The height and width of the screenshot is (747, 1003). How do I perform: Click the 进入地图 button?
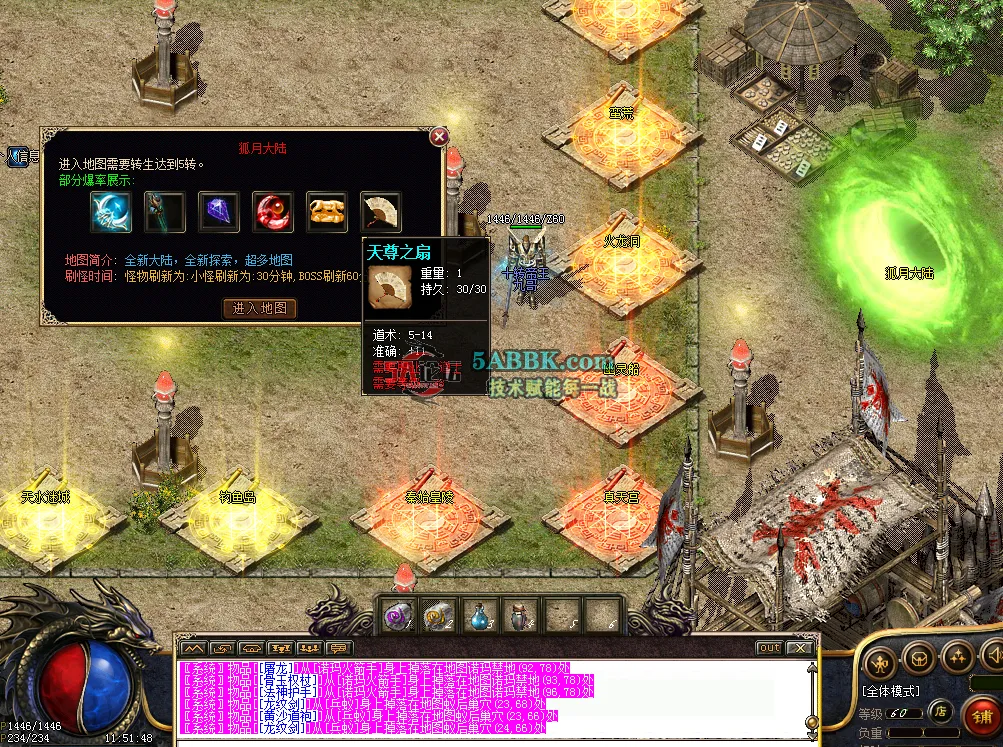259,308
